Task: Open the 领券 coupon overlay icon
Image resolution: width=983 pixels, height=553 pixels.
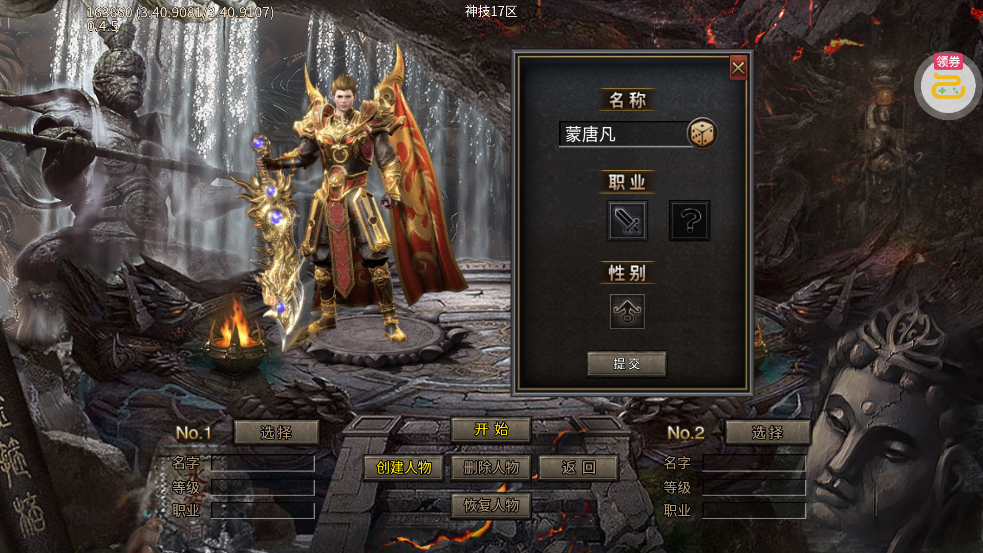Action: (947, 84)
